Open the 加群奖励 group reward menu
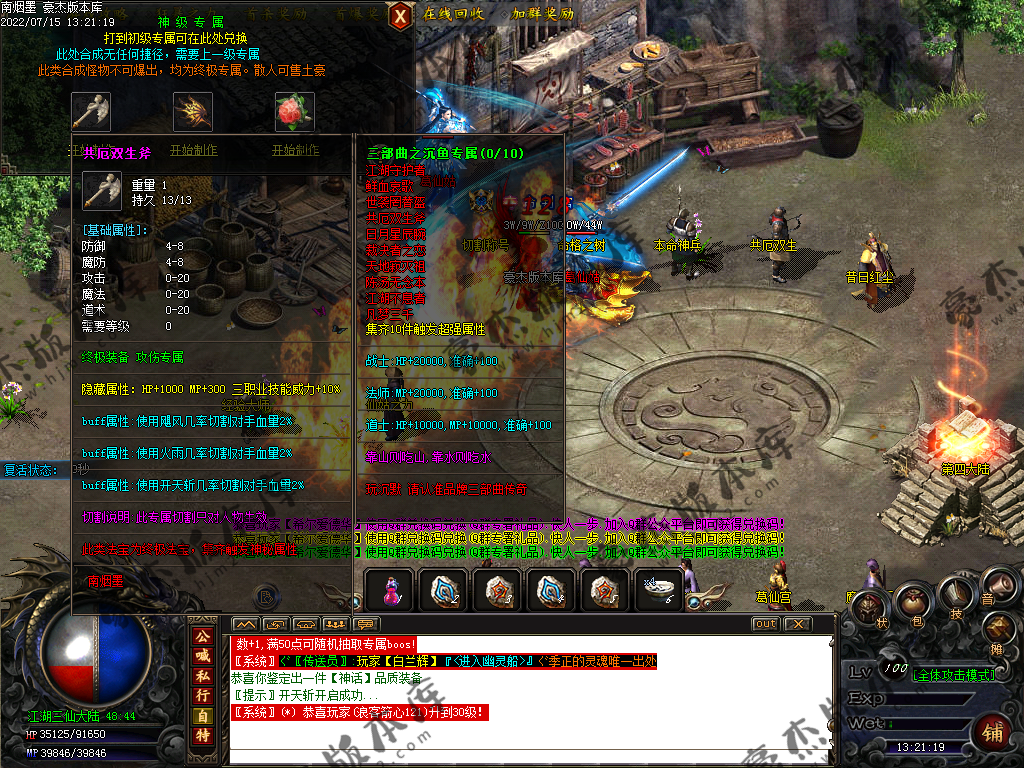 tap(542, 14)
